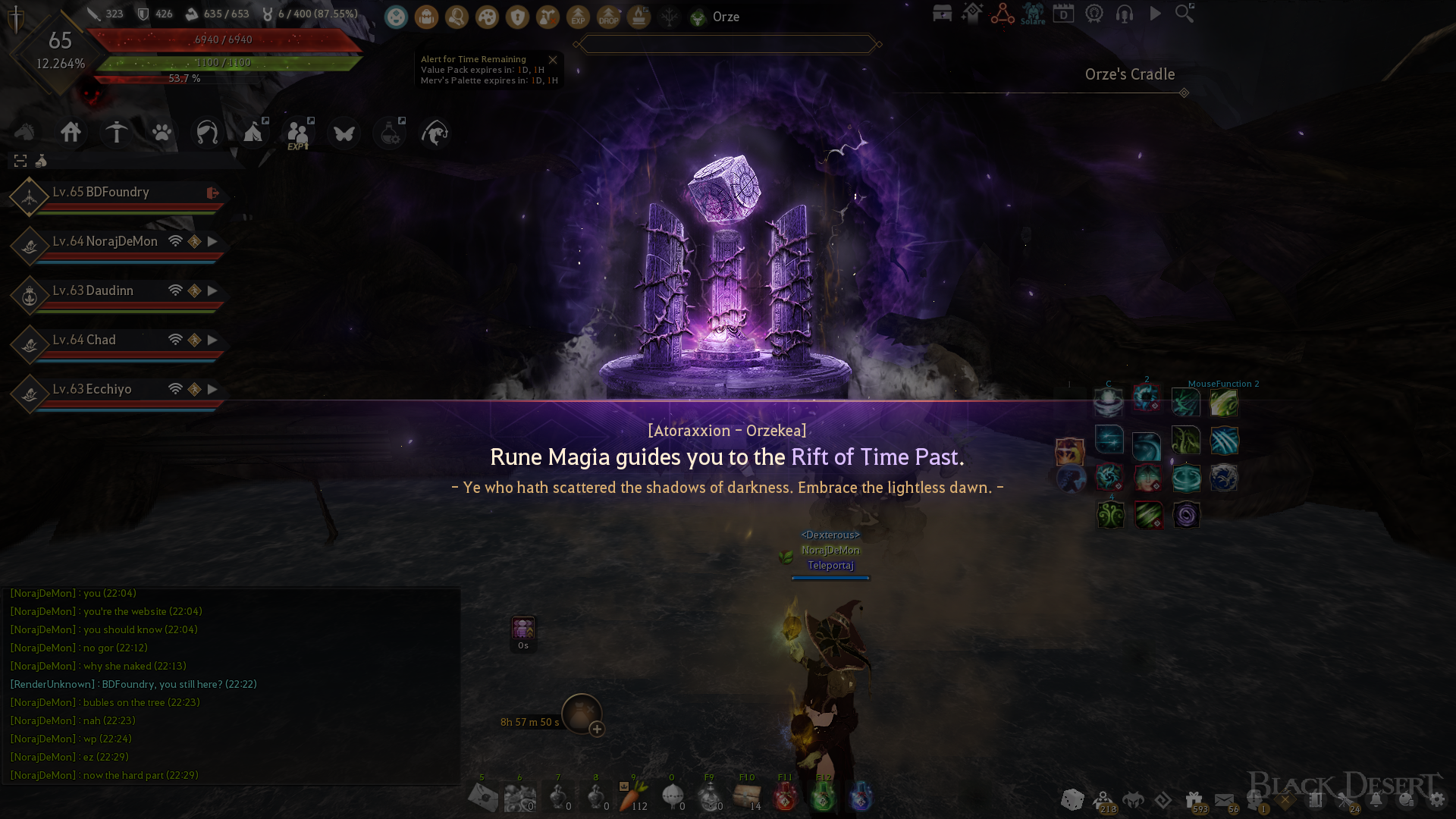The width and height of the screenshot is (1456, 819).
Task: Open the horse mount icon
Action: [x=25, y=133]
